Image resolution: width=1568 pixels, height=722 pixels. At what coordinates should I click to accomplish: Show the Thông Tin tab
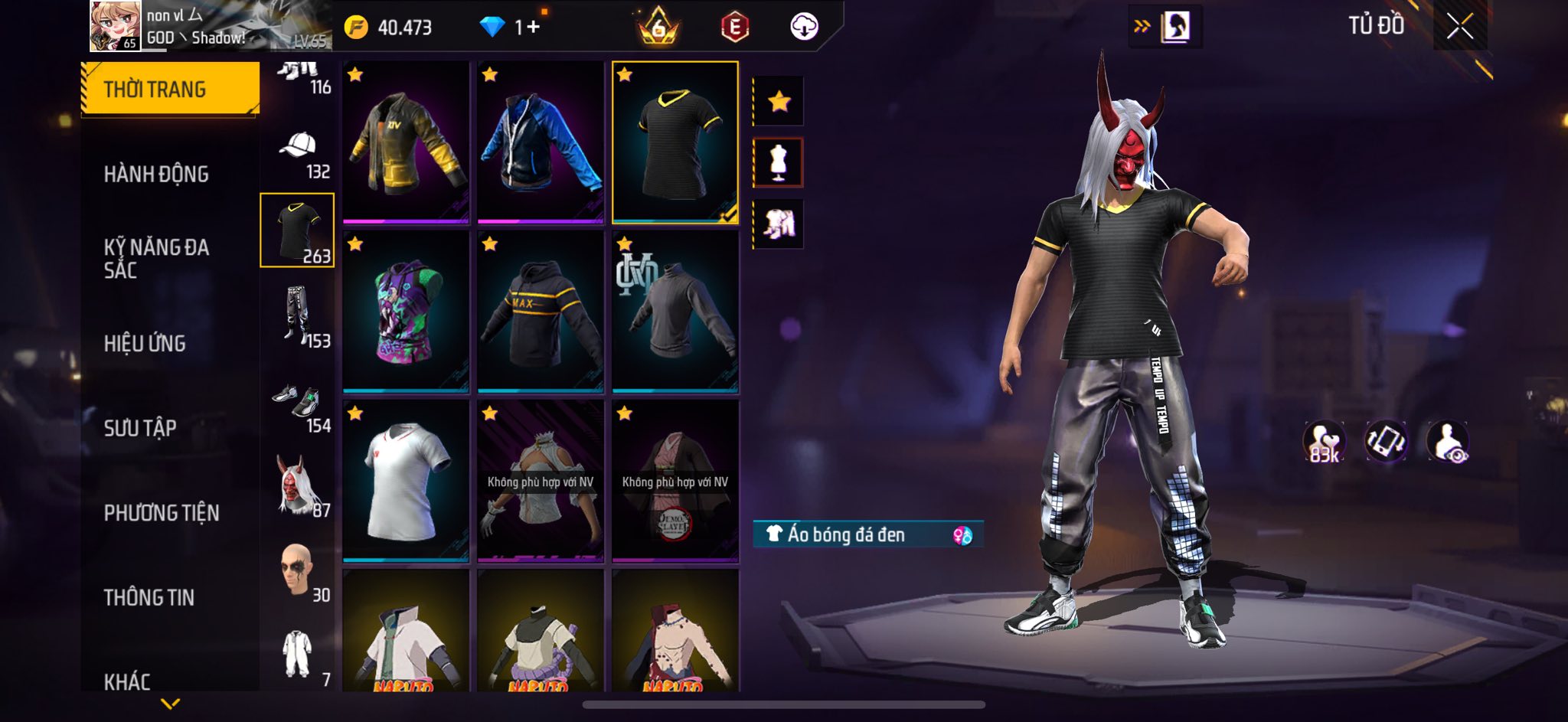click(x=149, y=597)
